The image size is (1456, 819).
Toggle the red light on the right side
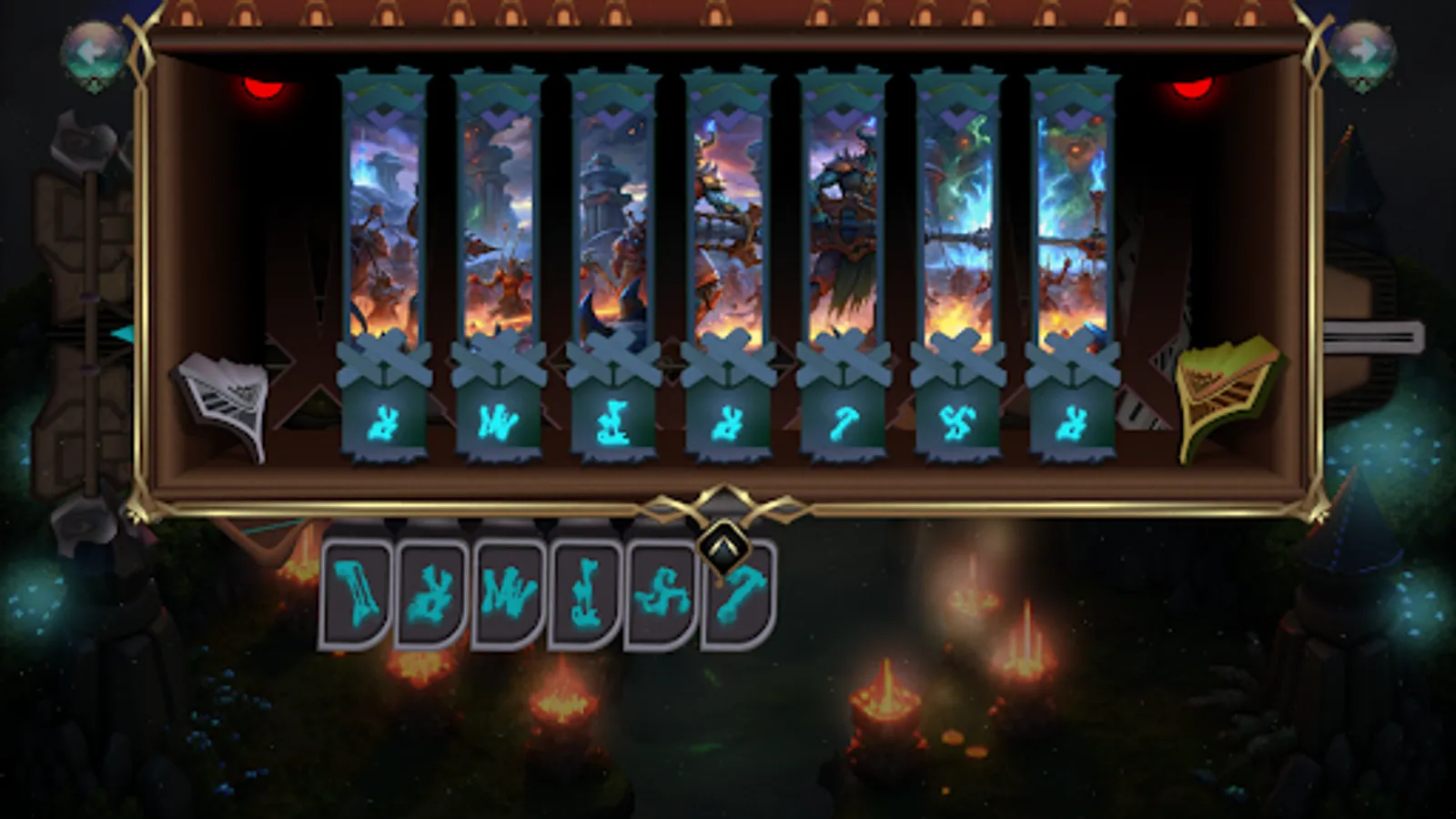[x=1192, y=89]
